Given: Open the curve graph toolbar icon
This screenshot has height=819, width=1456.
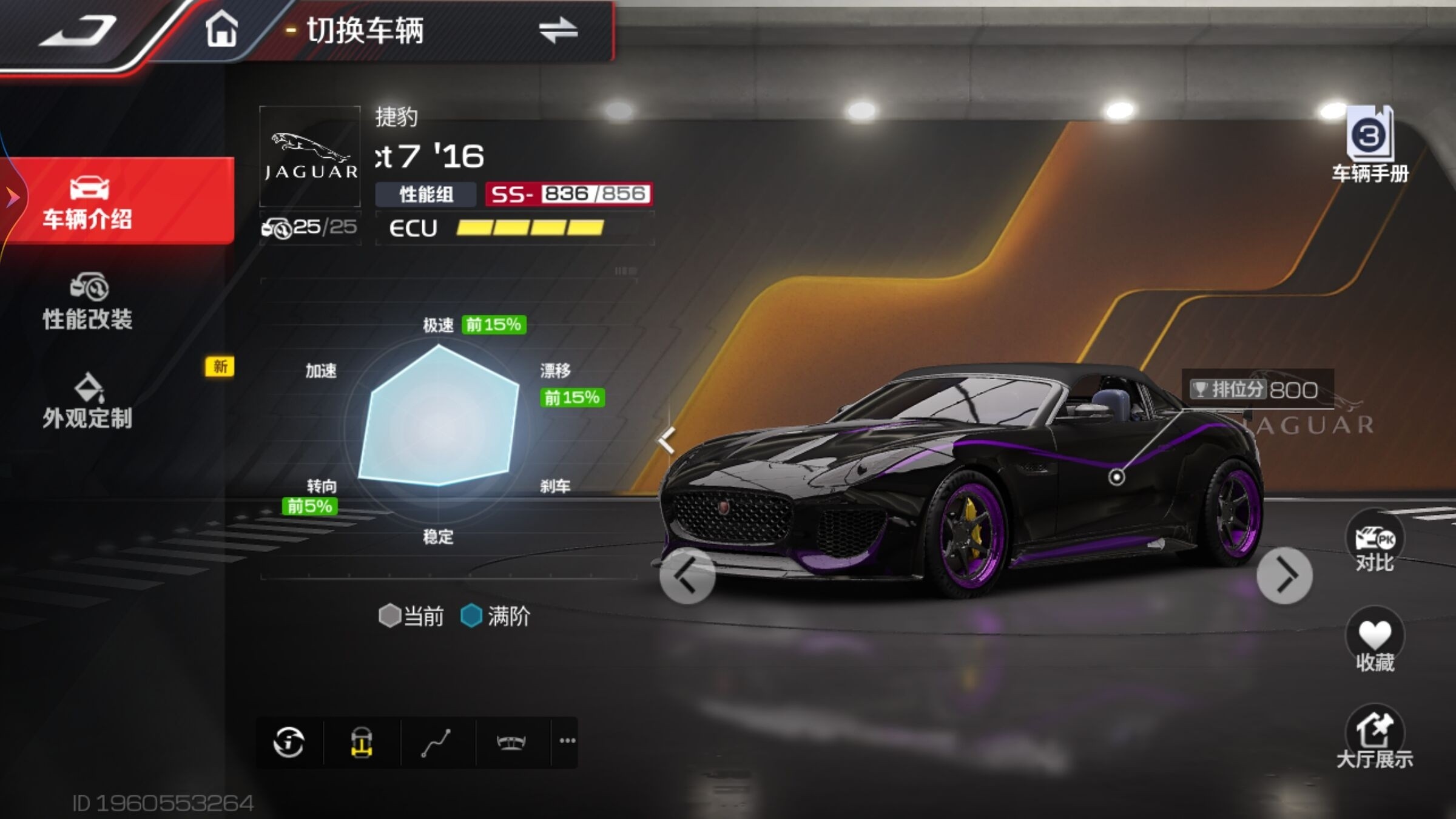Looking at the screenshot, I should tap(436, 742).
